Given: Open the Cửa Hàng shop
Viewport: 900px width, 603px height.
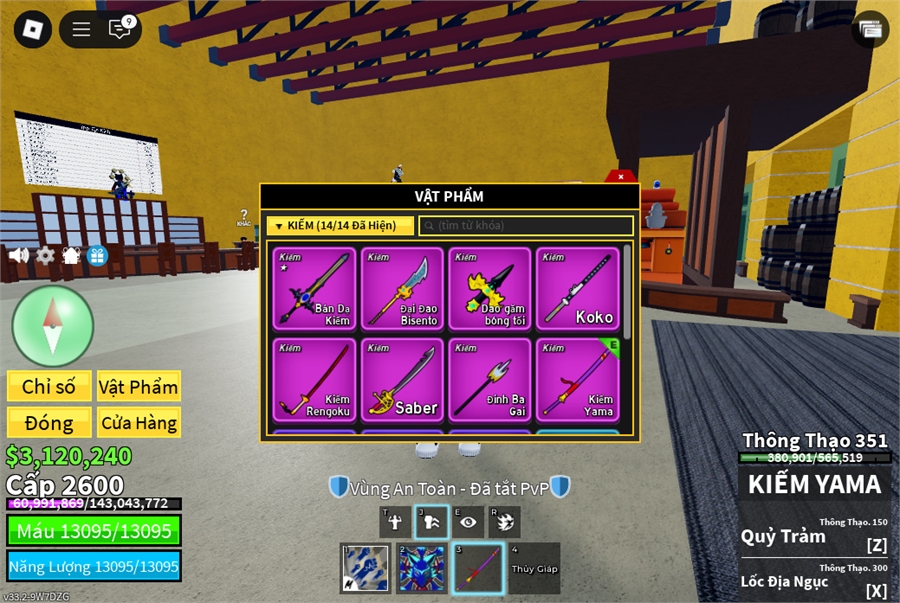Looking at the screenshot, I should [139, 422].
